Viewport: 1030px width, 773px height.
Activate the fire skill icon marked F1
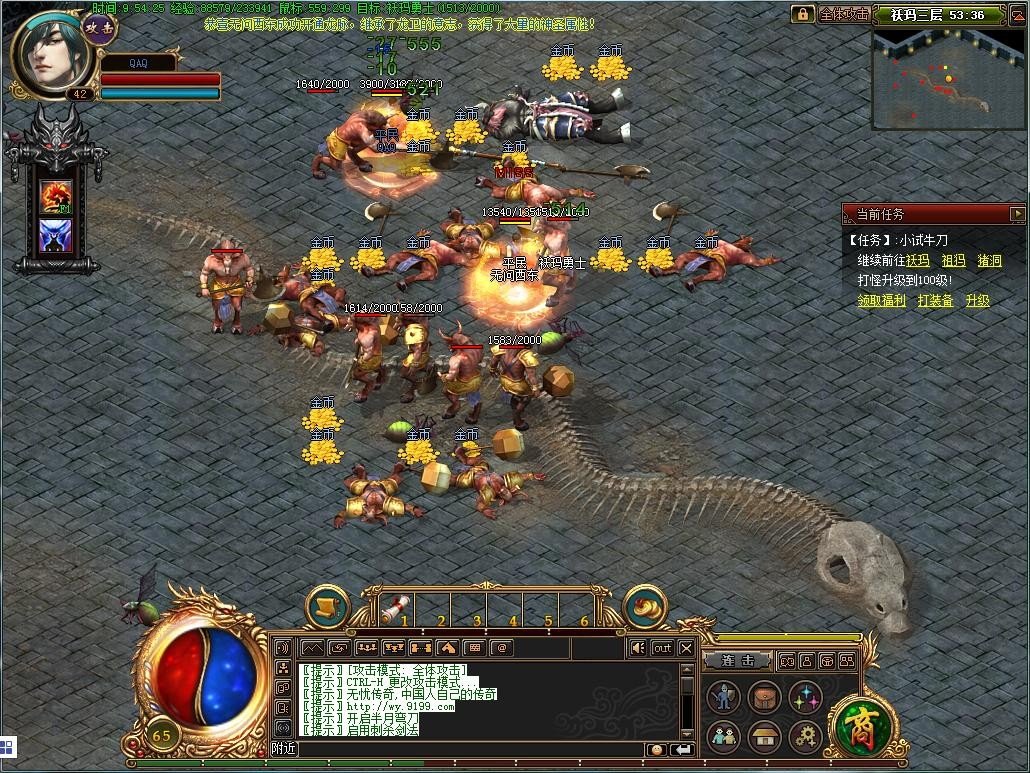[54, 196]
